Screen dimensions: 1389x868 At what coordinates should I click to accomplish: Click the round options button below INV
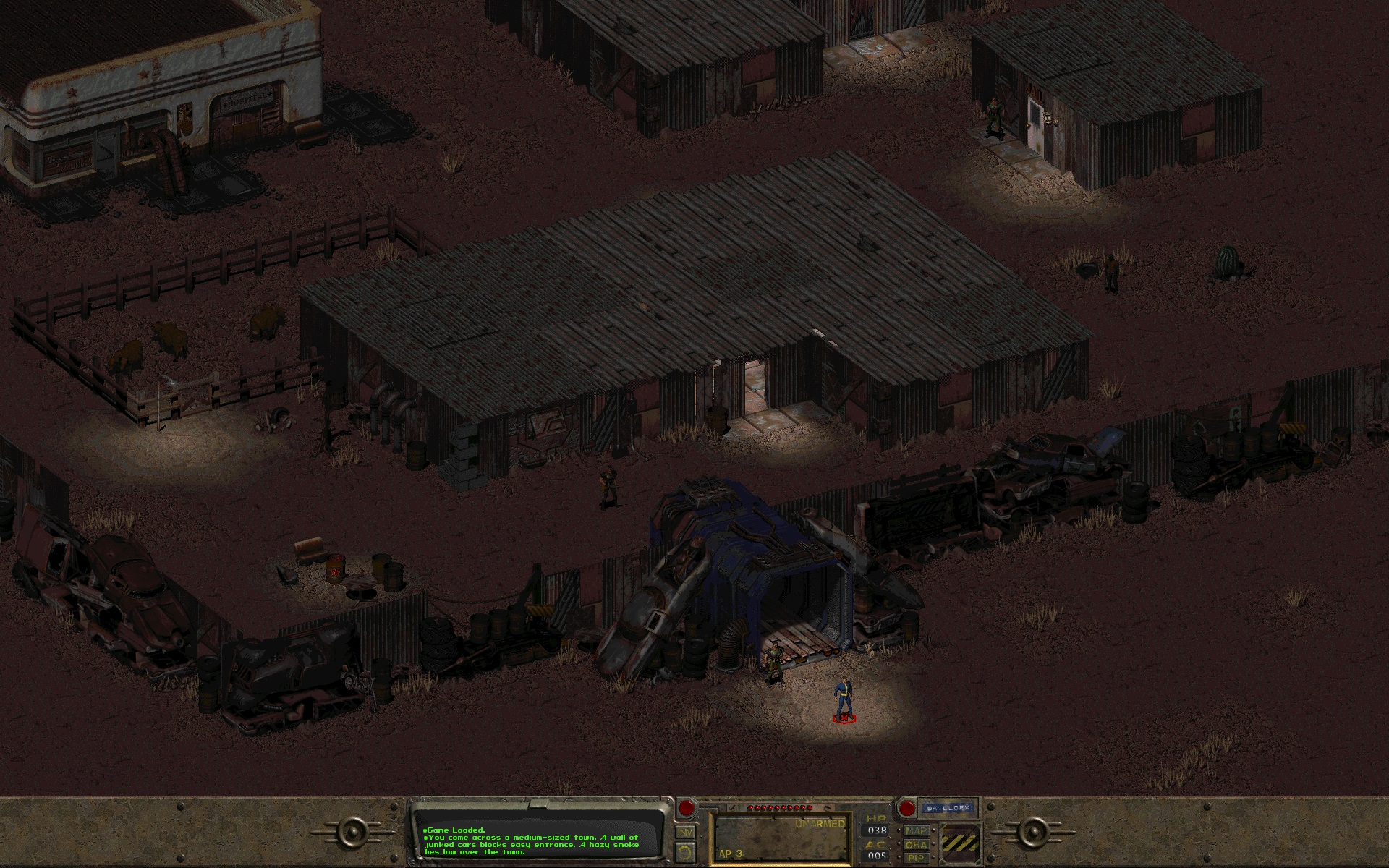coord(684,851)
